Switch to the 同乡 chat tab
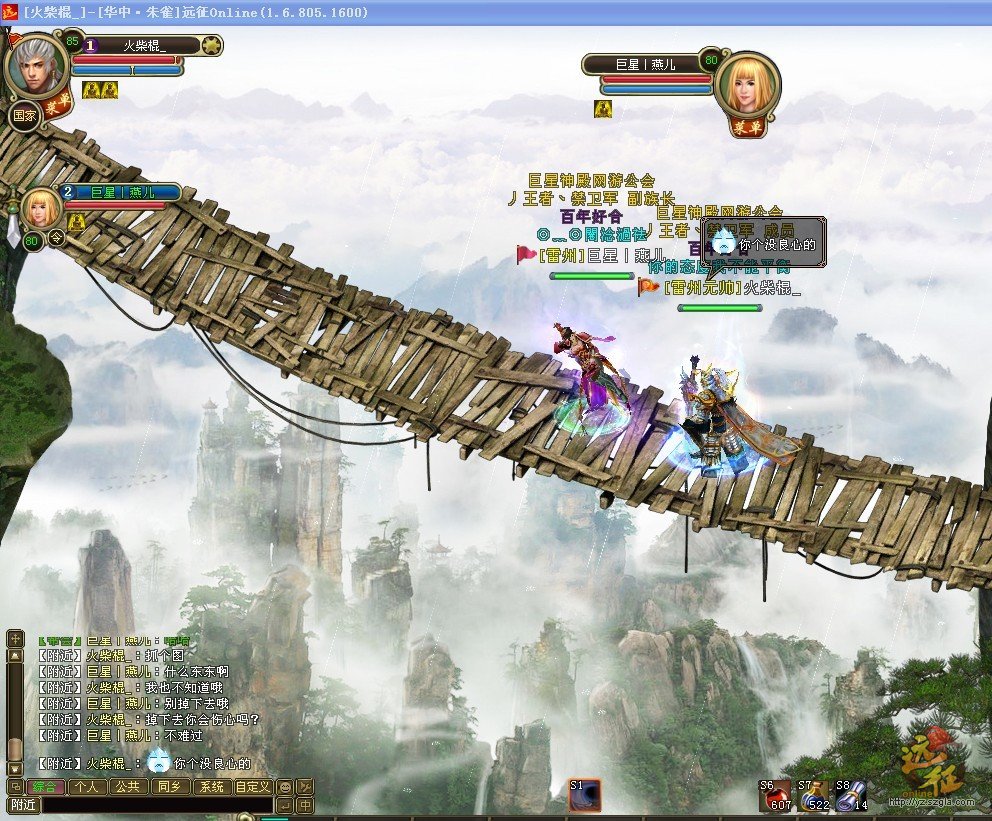Image resolution: width=992 pixels, height=821 pixels. click(x=168, y=787)
